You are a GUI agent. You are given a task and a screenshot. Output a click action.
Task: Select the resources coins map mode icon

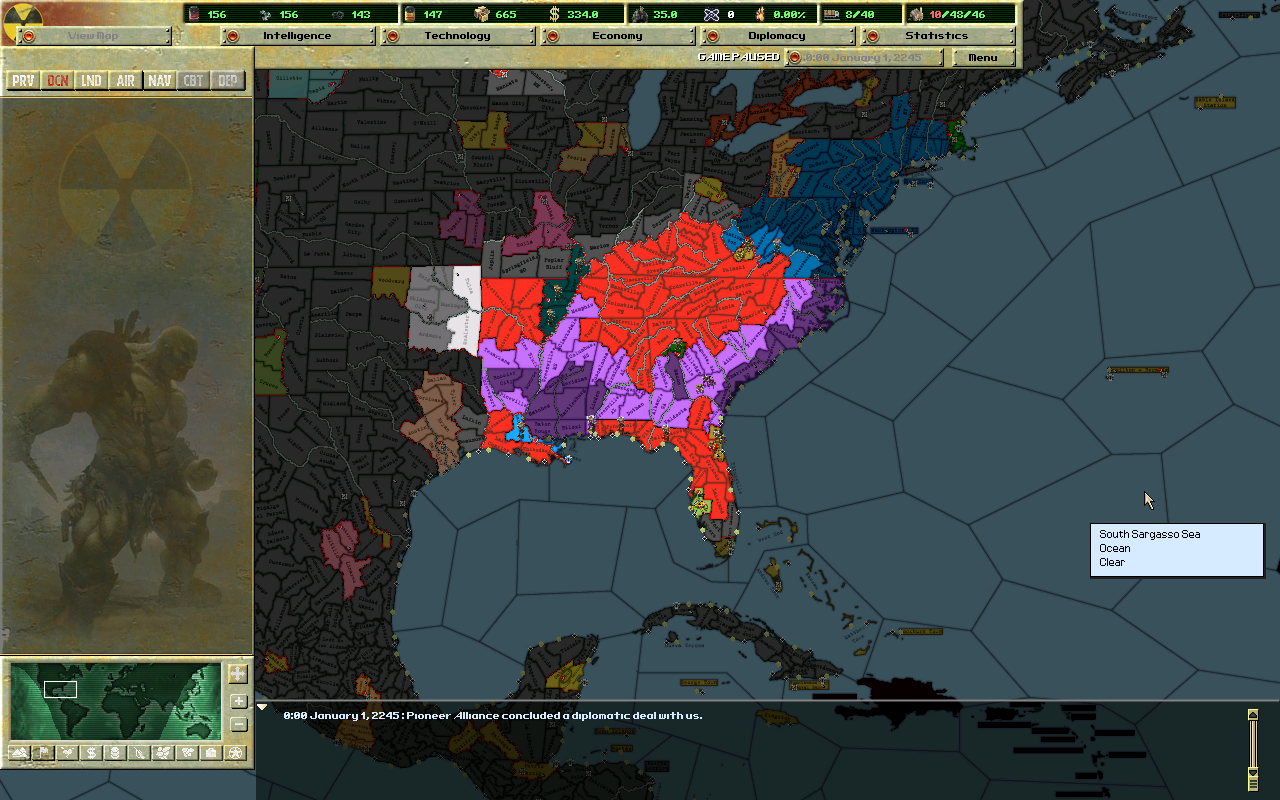coord(116,753)
